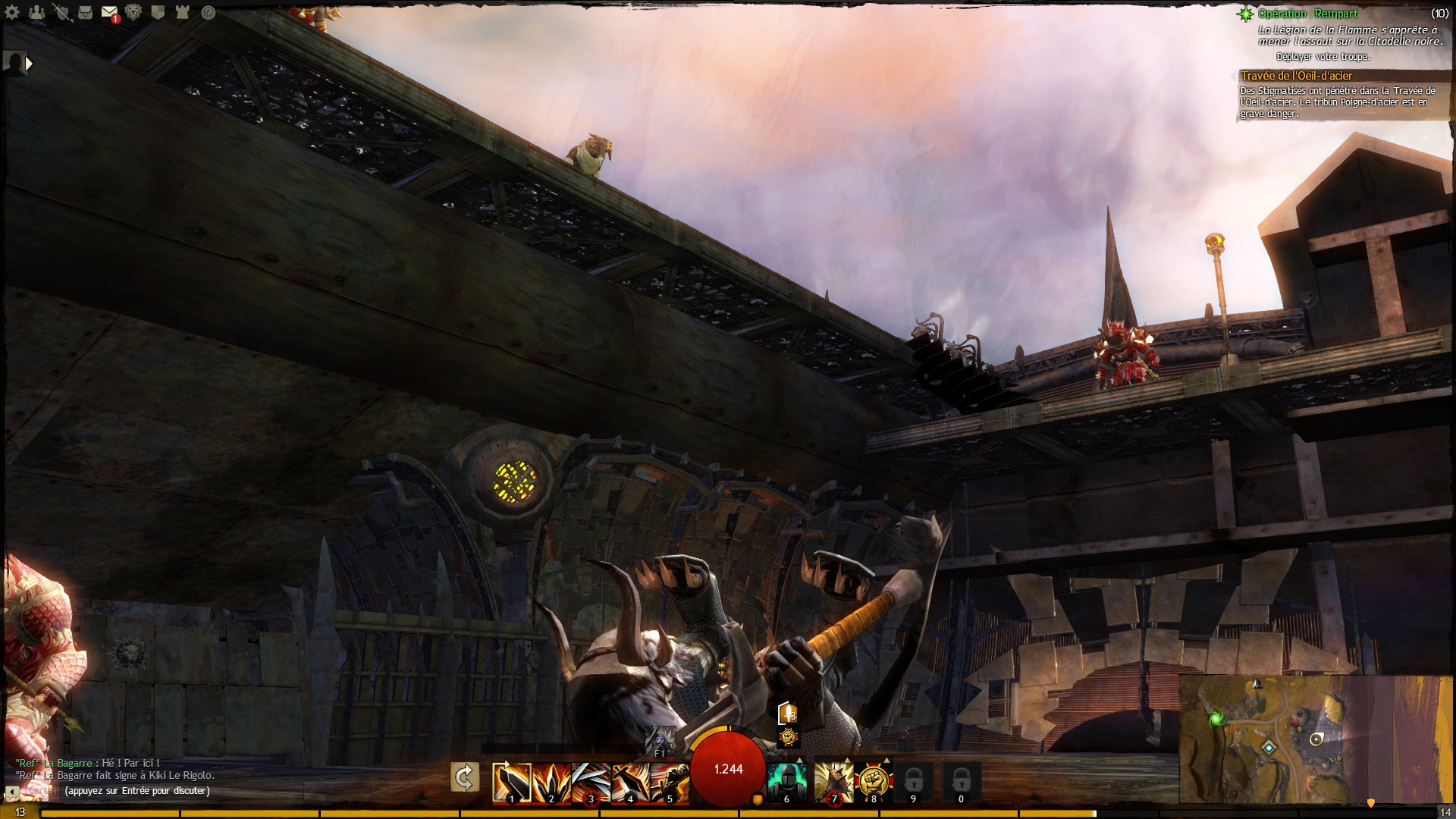The image size is (1456, 819).
Task: Activate the helmeted knight healing skill 6
Action: (x=786, y=782)
